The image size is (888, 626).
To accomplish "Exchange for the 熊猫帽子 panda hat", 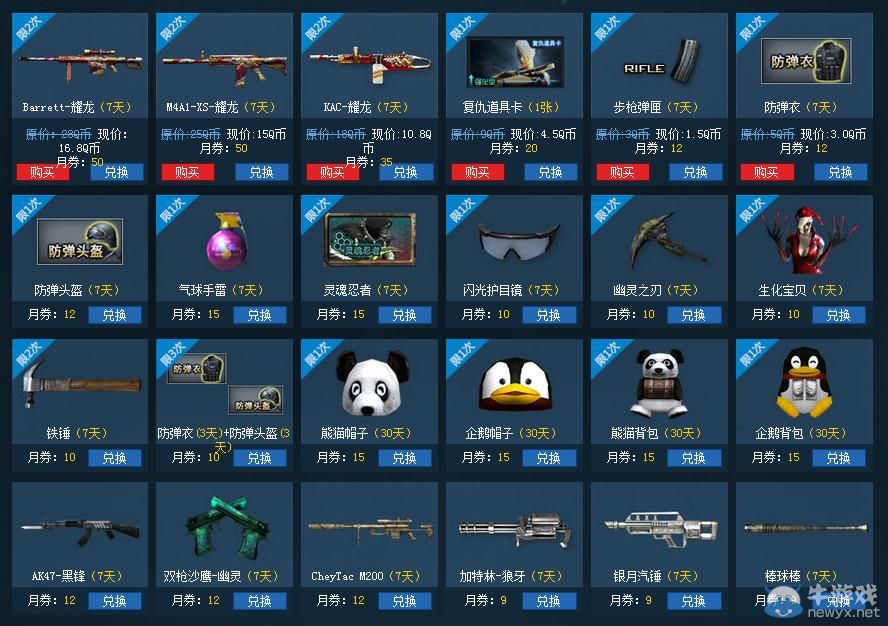I will point(405,458).
